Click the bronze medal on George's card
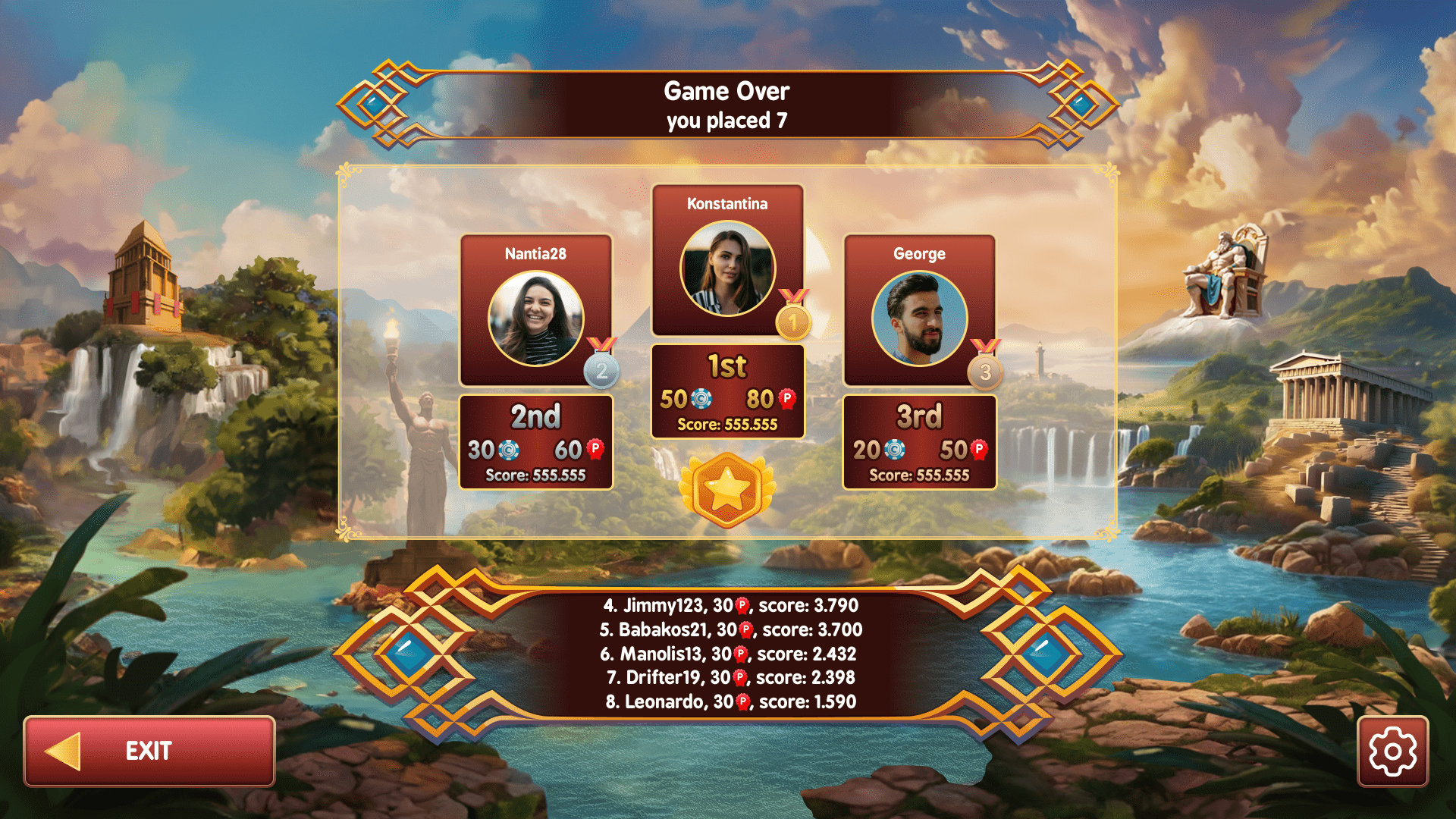Image resolution: width=1456 pixels, height=819 pixels. [984, 371]
